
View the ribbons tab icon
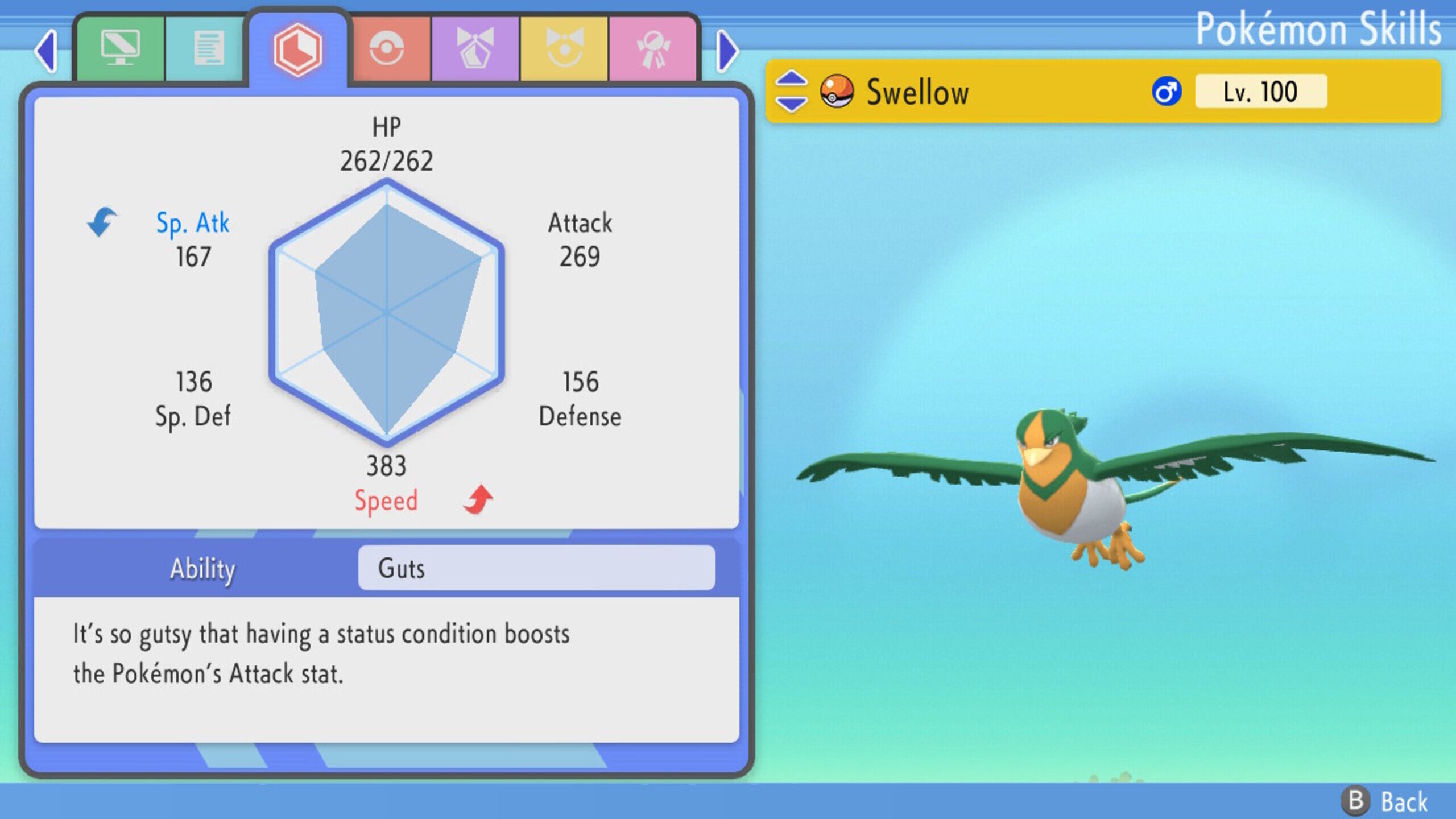655,48
